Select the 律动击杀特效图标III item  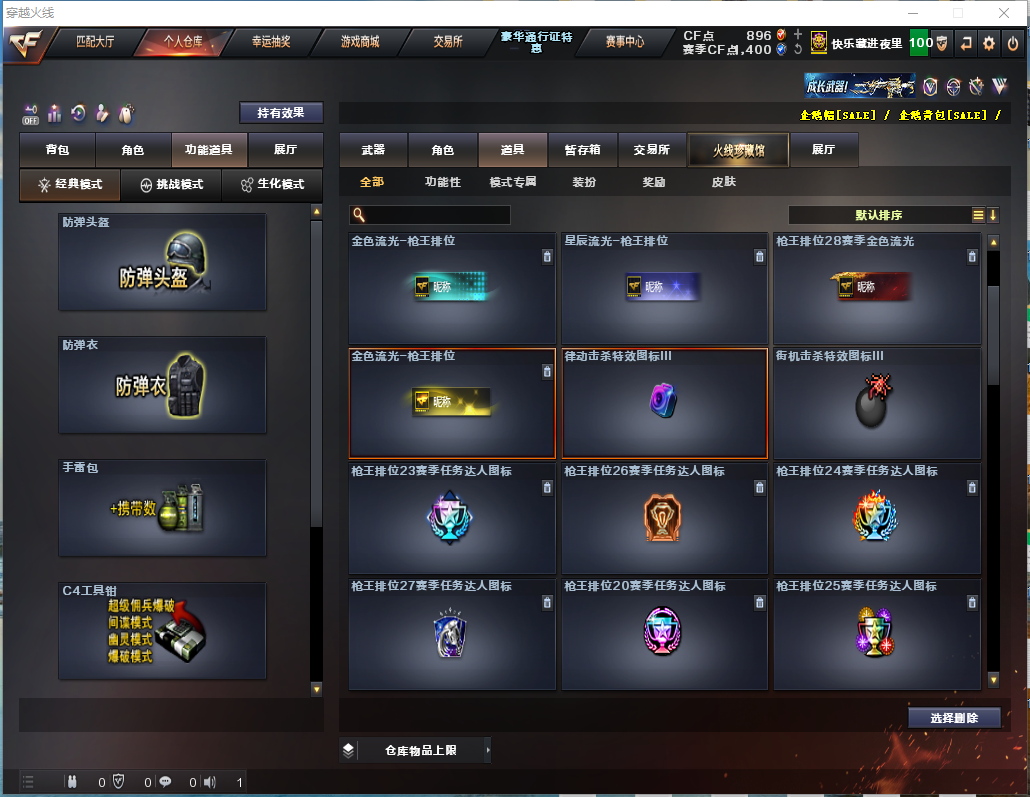click(x=664, y=402)
